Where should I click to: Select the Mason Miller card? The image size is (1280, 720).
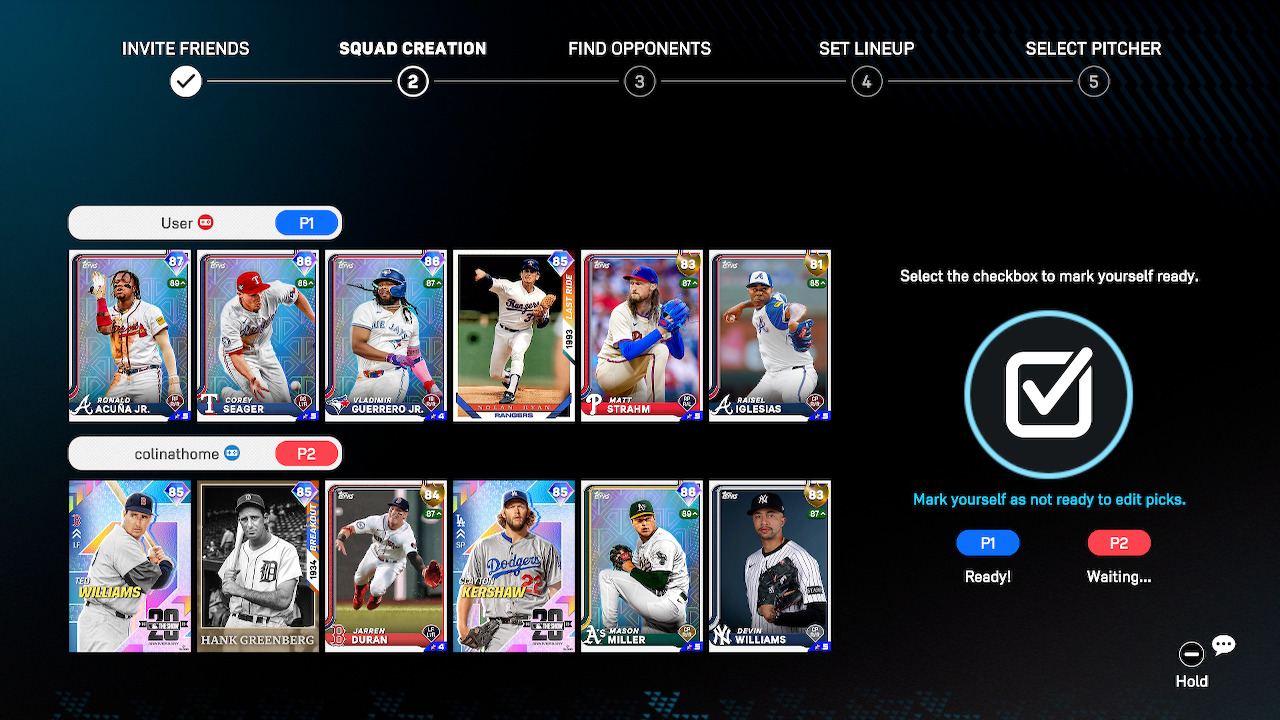click(642, 566)
